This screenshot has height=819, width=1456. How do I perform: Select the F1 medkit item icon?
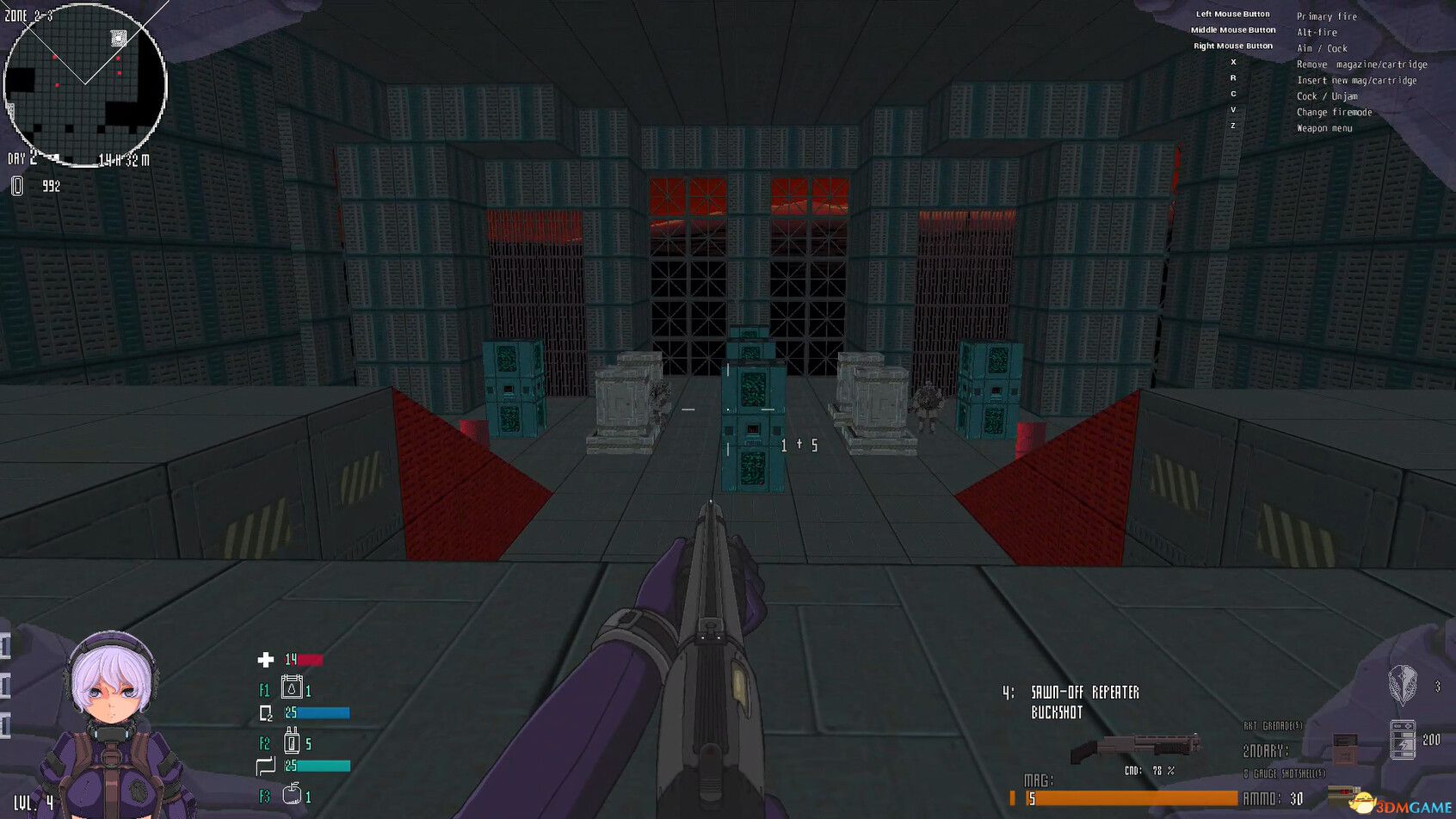coord(293,689)
